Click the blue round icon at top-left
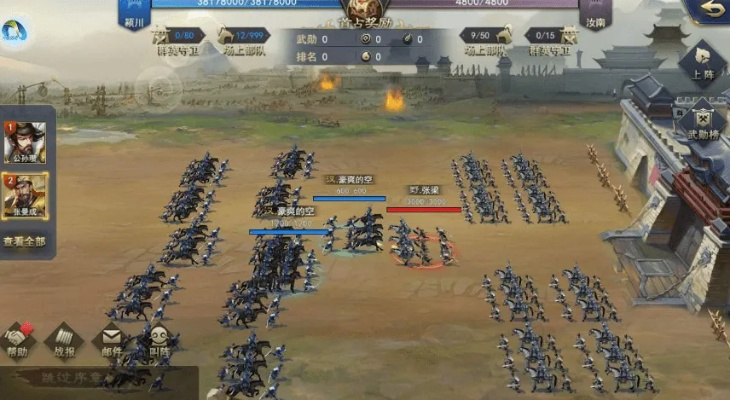This screenshot has height=400, width=730. 13,33
